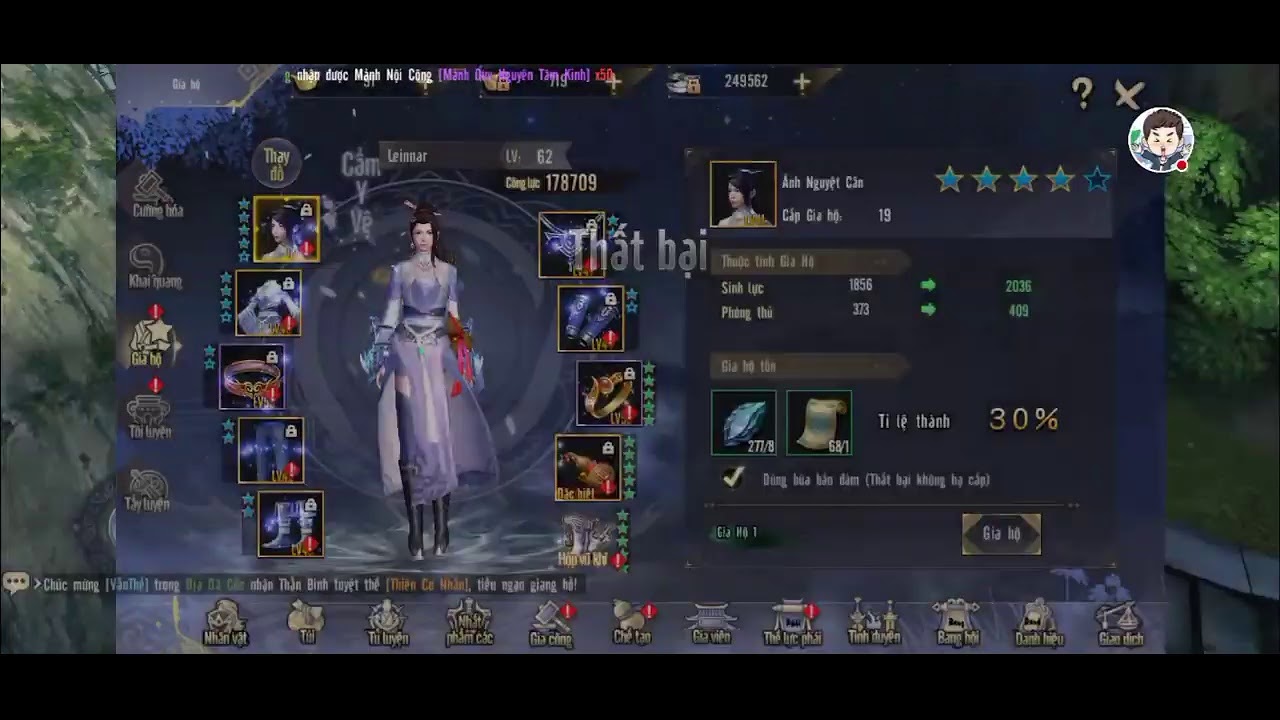Toggle the Dùng bùa bảo đảm checkbox

coord(734,479)
